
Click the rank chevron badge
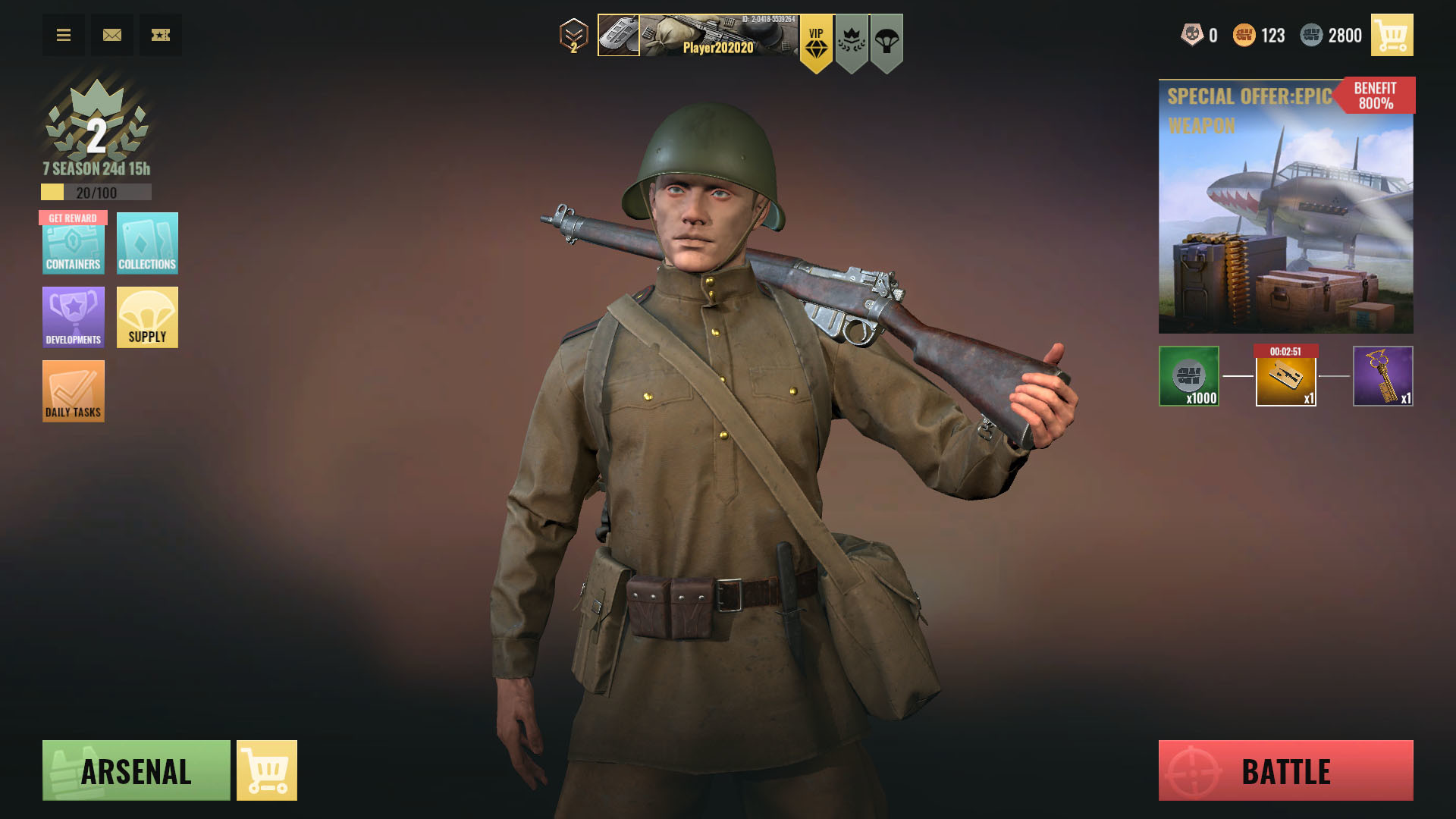[574, 36]
